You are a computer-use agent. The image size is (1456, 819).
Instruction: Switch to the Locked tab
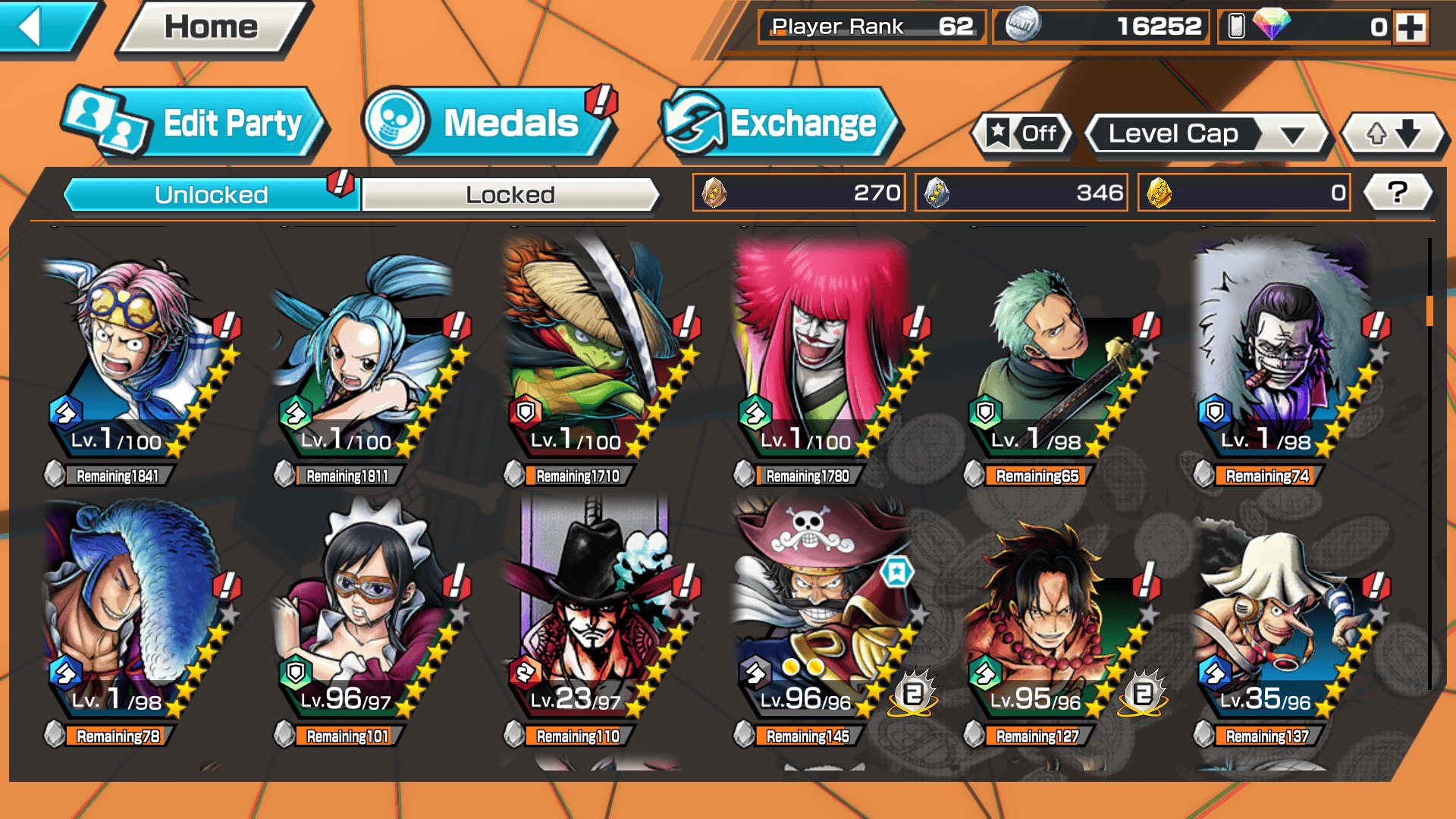click(x=510, y=195)
